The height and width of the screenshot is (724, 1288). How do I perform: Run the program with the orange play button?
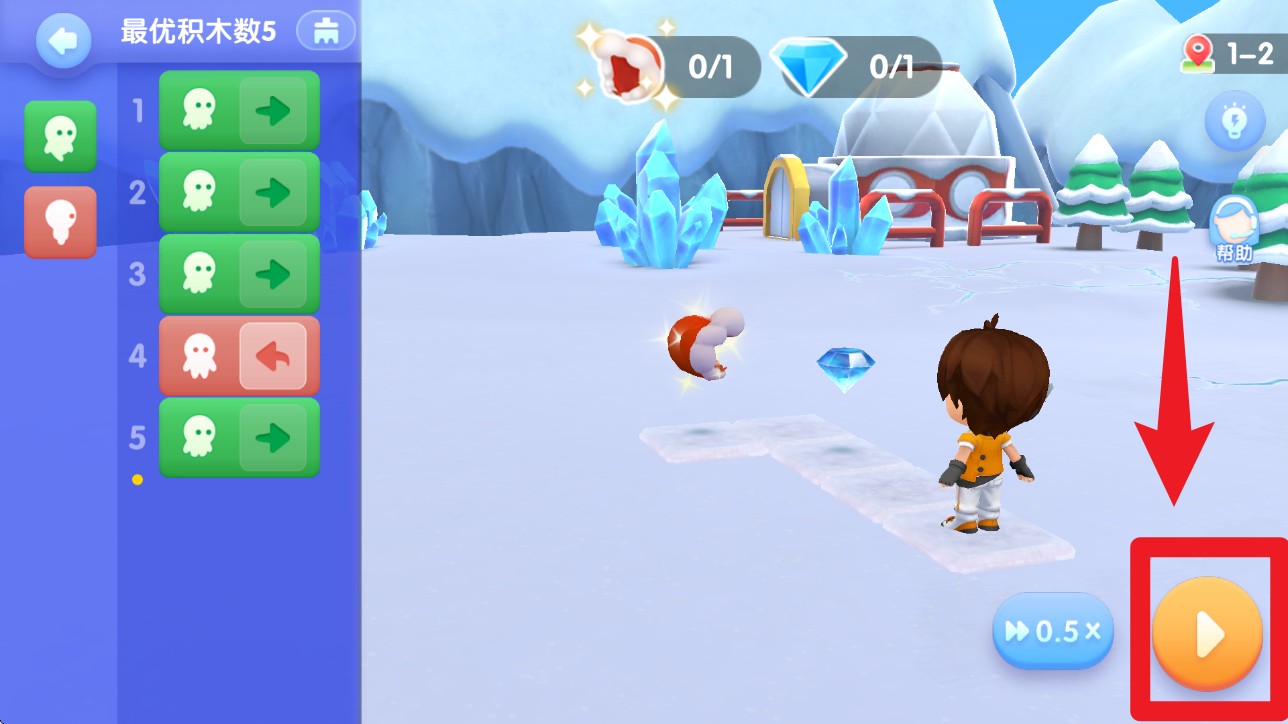tap(1207, 633)
